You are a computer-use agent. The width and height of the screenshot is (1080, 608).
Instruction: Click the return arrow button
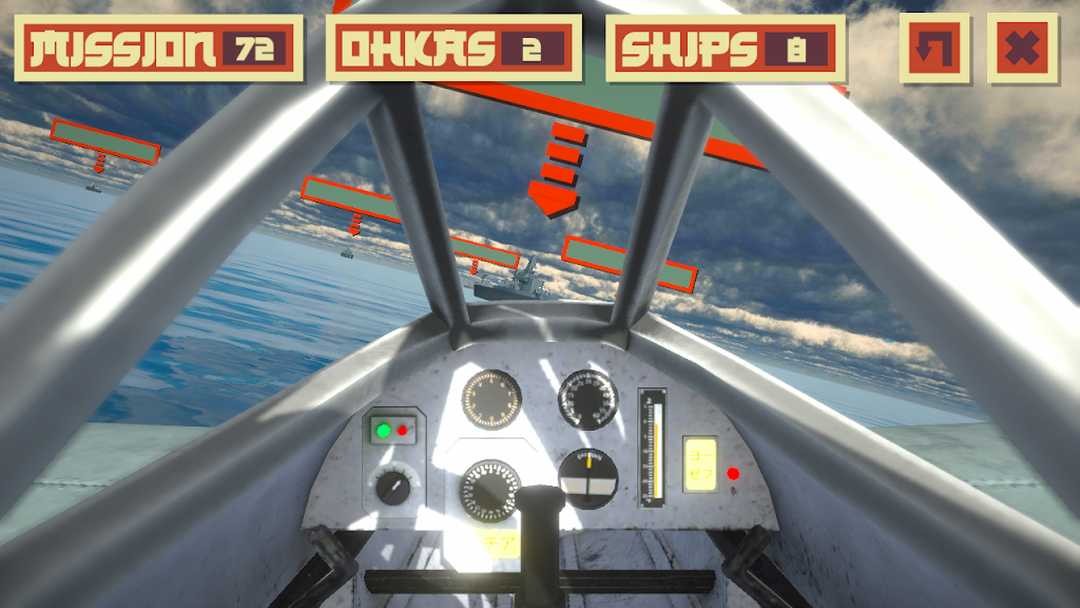click(934, 48)
